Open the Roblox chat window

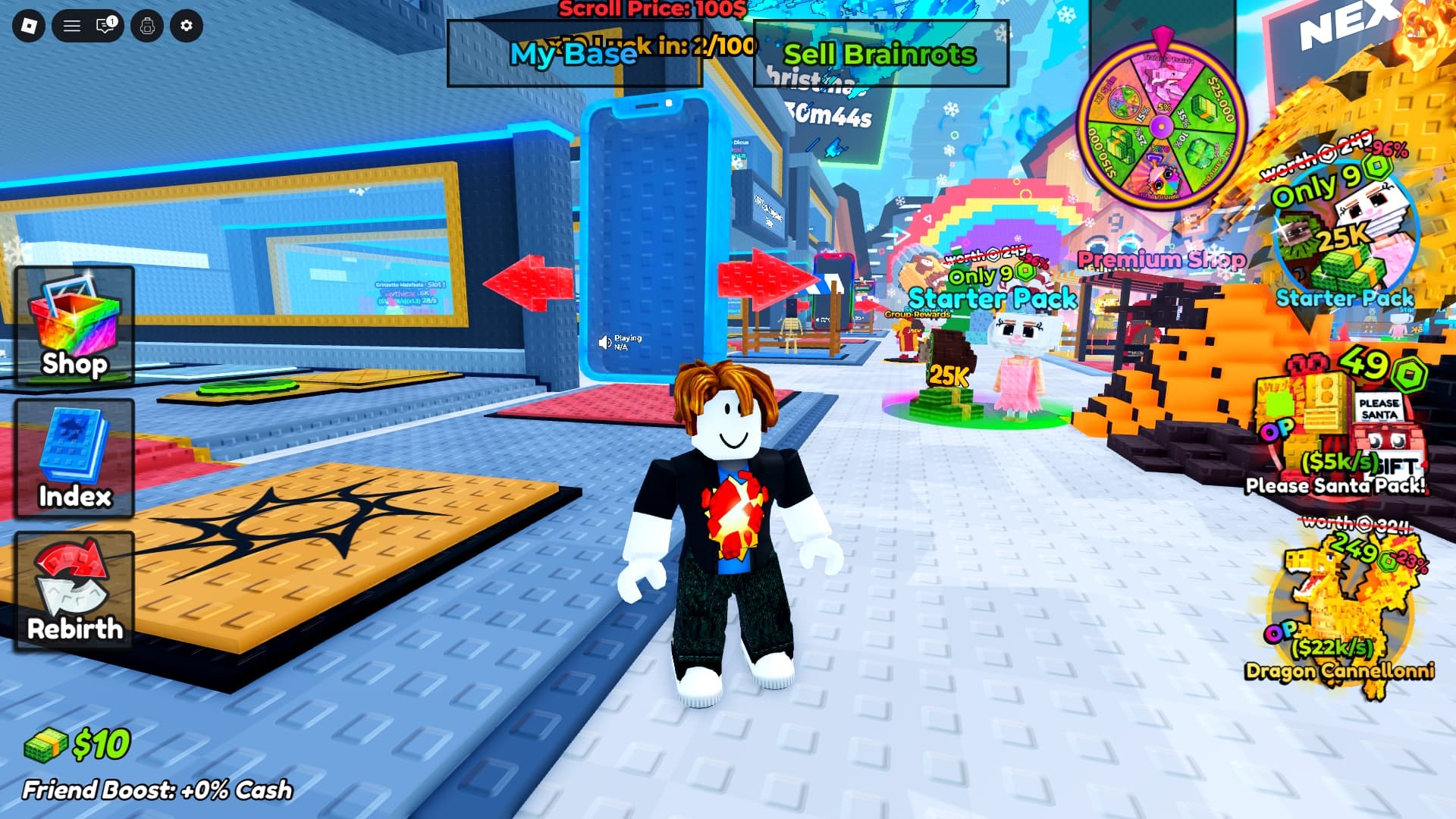point(106,26)
